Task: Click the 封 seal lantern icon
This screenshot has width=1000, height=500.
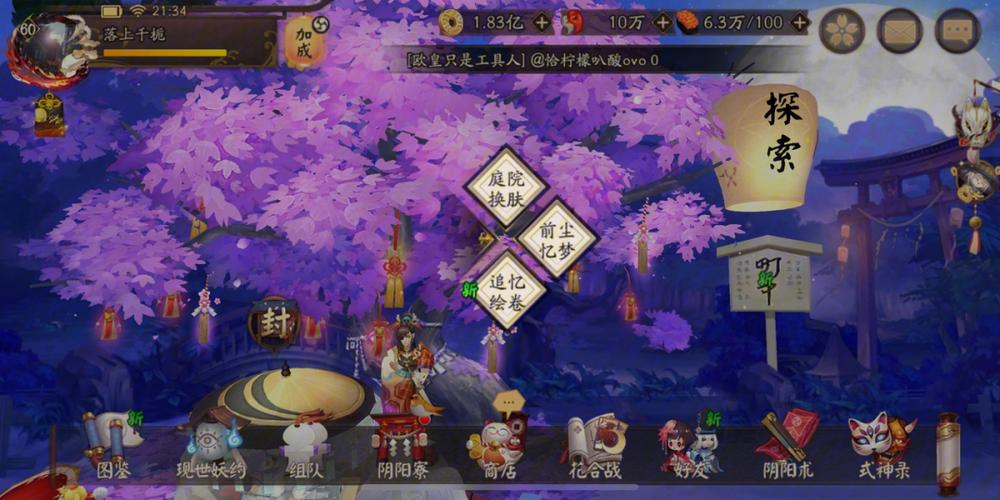Action: (x=273, y=323)
